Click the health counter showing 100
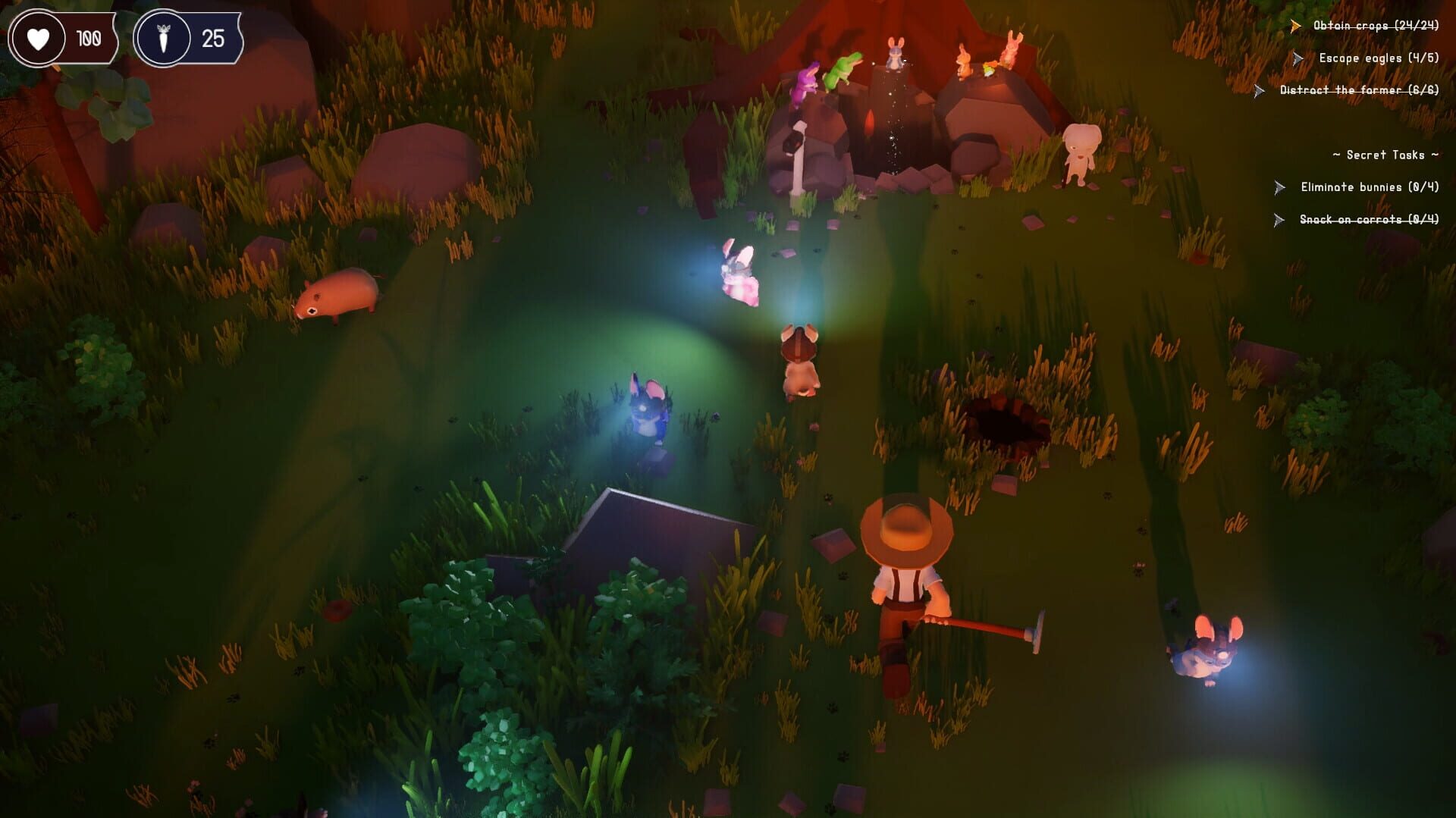The height and width of the screenshot is (818, 1456). [x=88, y=36]
